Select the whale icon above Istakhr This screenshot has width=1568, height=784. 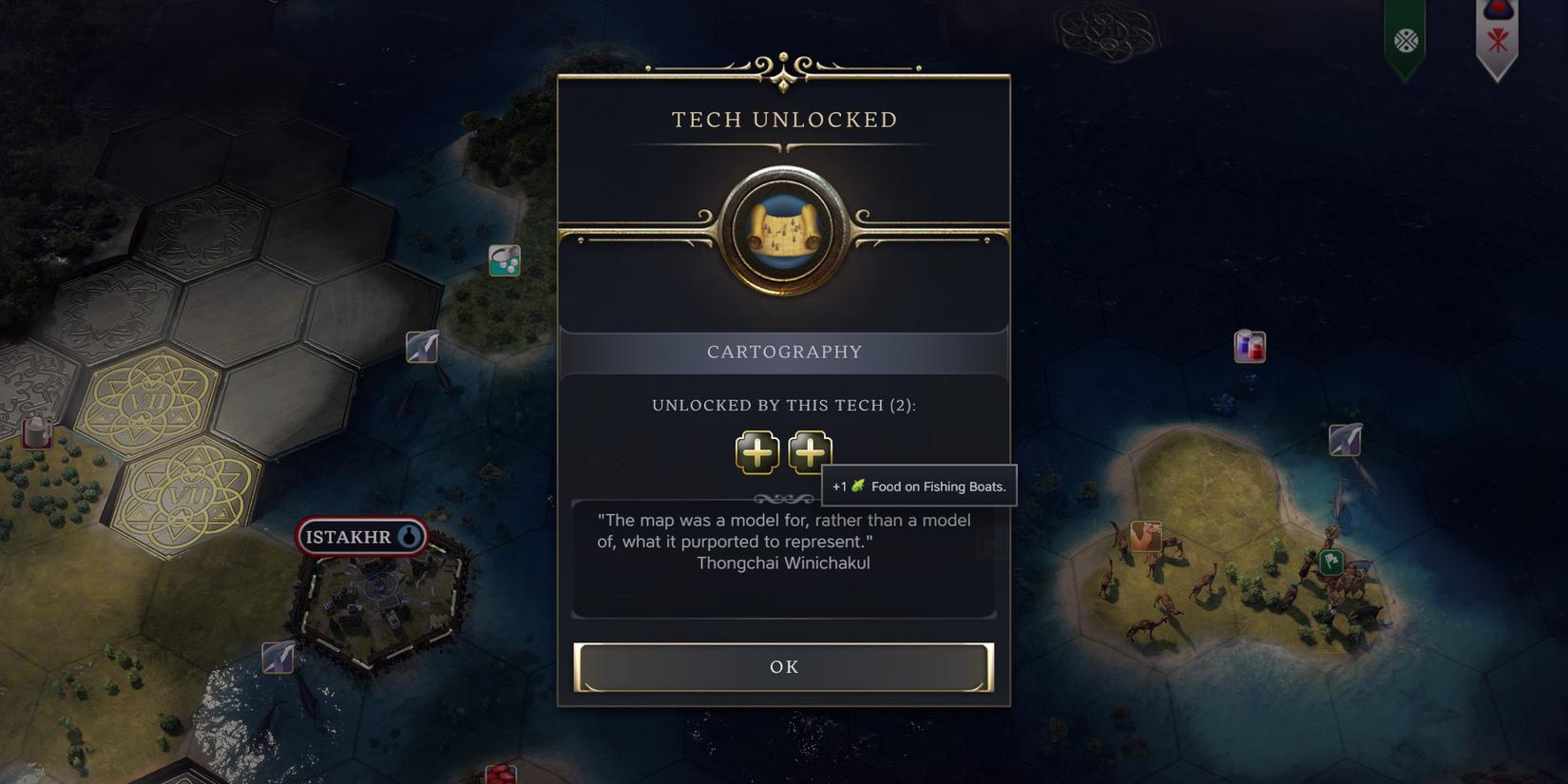click(422, 348)
